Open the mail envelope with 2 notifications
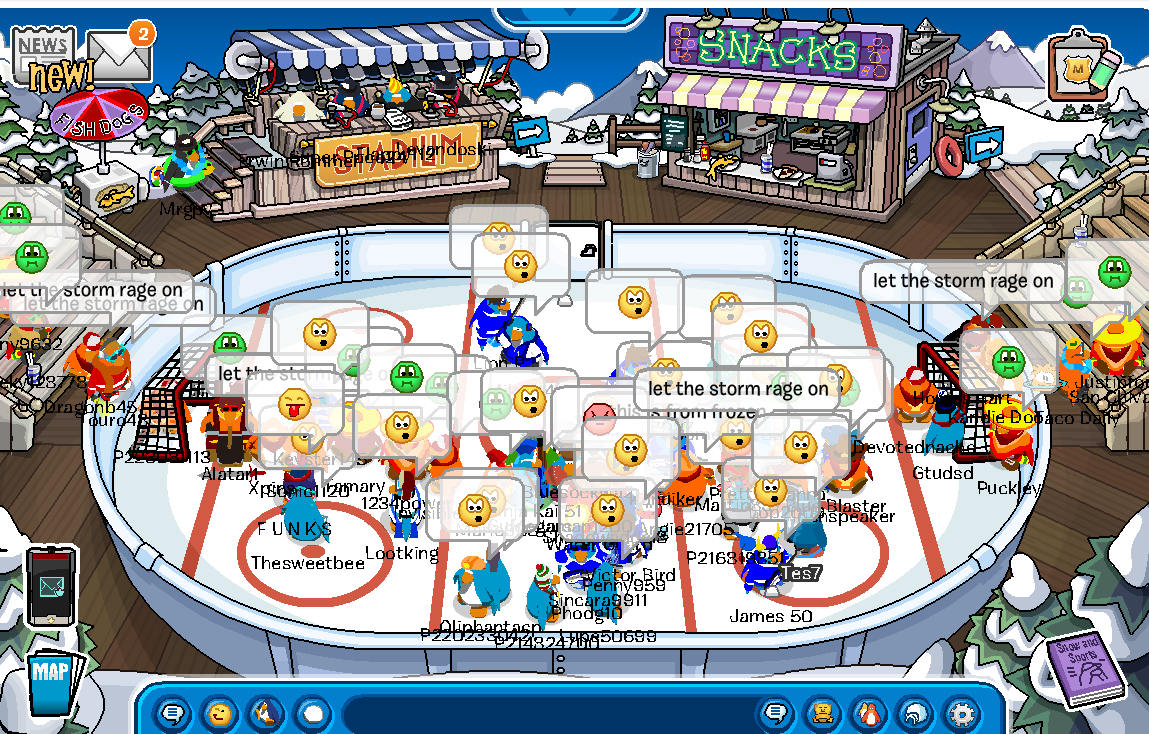Image resolution: width=1149 pixels, height=734 pixels. pyautogui.click(x=119, y=55)
